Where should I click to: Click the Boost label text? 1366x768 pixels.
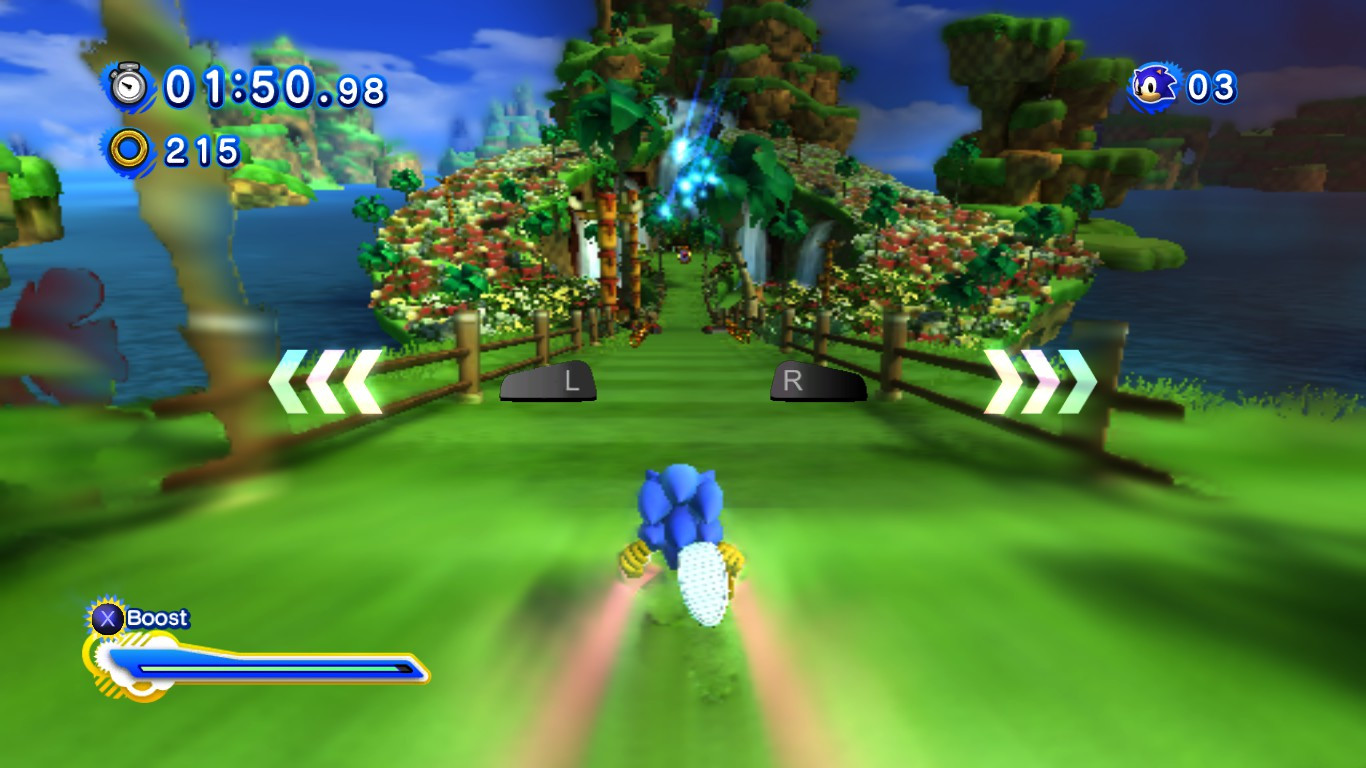pos(160,617)
